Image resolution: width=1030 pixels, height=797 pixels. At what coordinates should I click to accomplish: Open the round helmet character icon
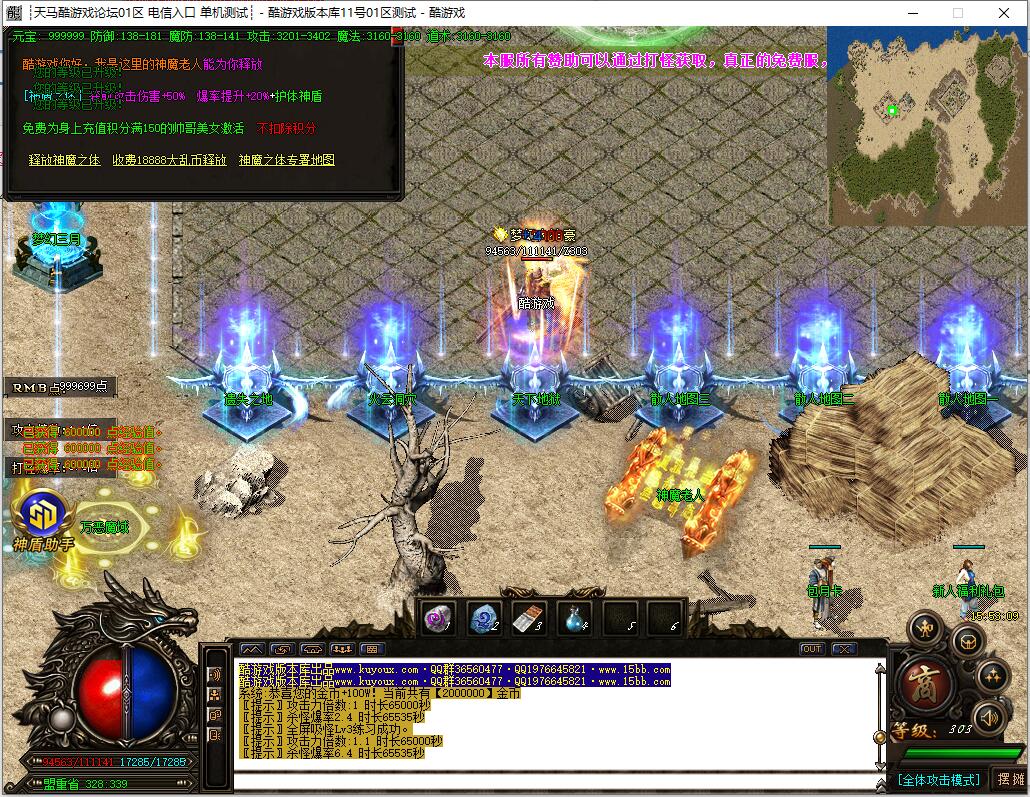pos(966,640)
